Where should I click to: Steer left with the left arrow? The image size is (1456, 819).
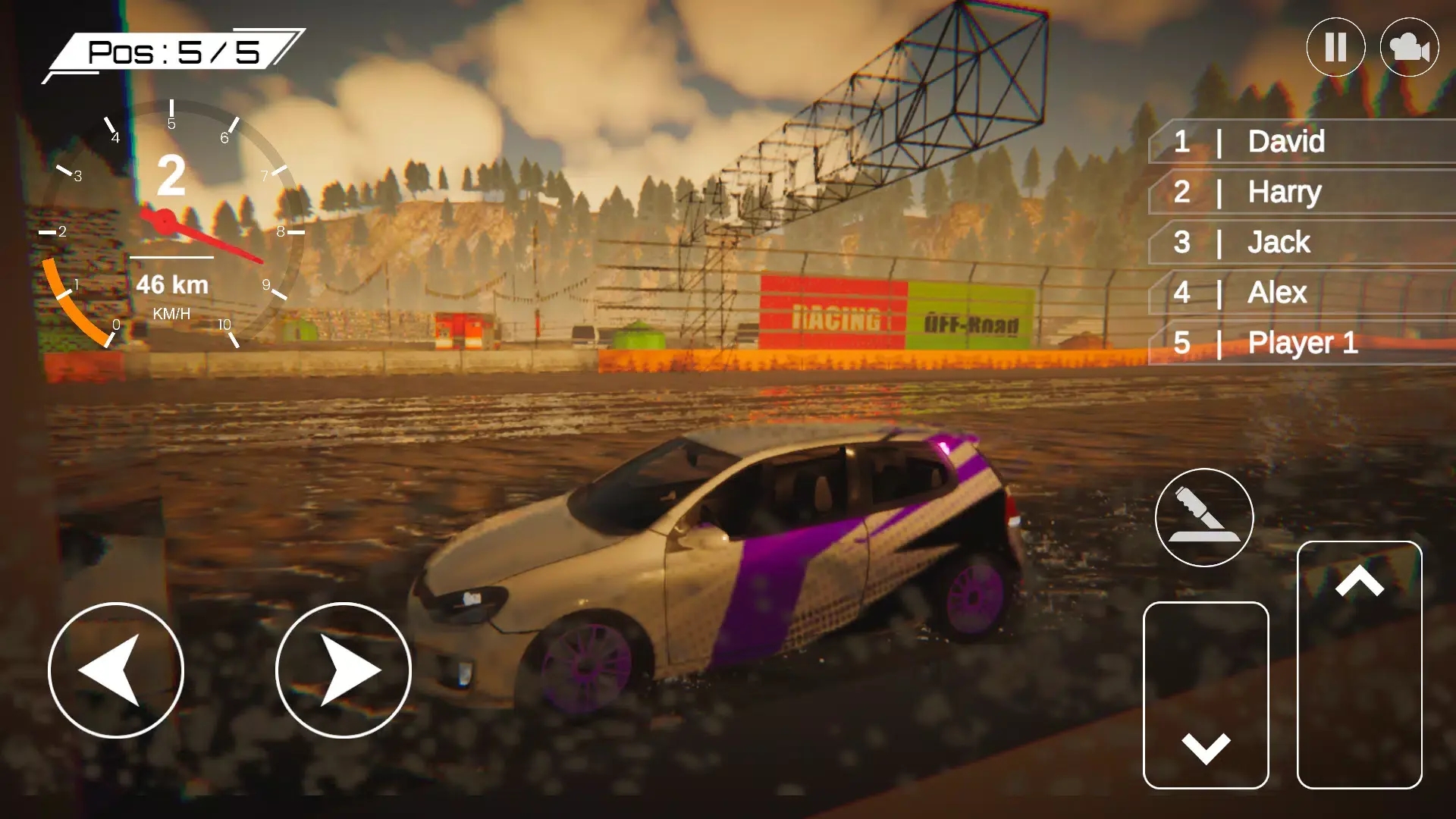coord(115,670)
